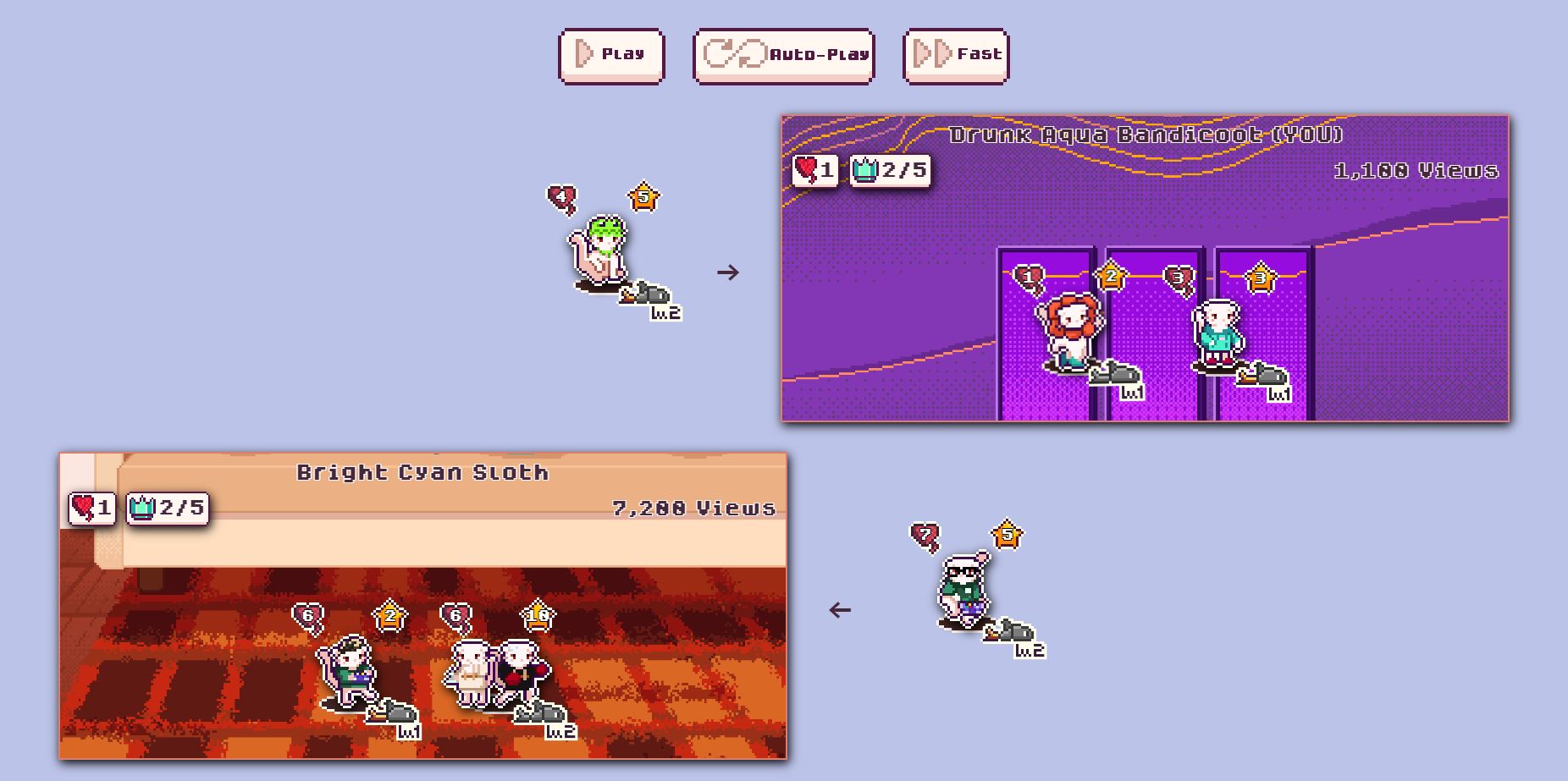Expand the Drunk Aqua Bandicoot panel header
This screenshot has width=1568, height=781.
coord(1147,132)
